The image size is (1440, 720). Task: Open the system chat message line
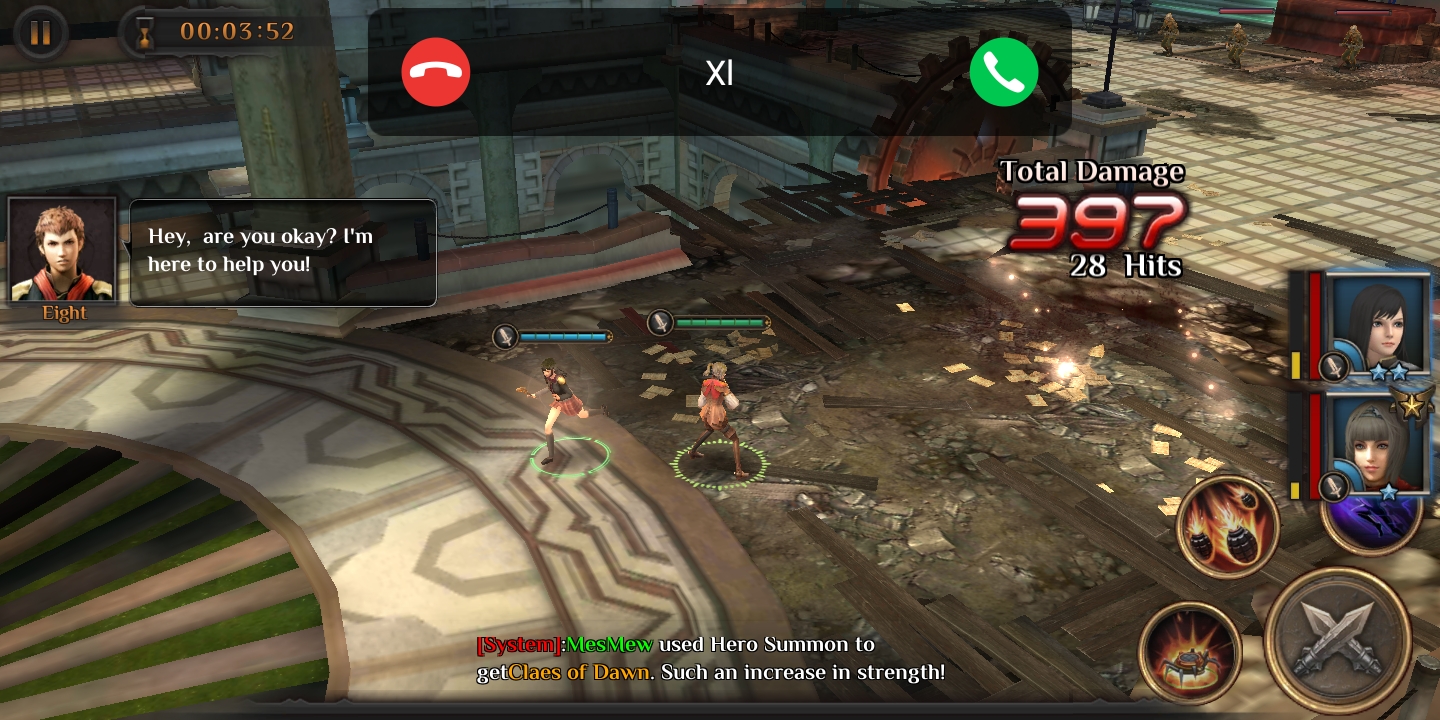tap(710, 658)
